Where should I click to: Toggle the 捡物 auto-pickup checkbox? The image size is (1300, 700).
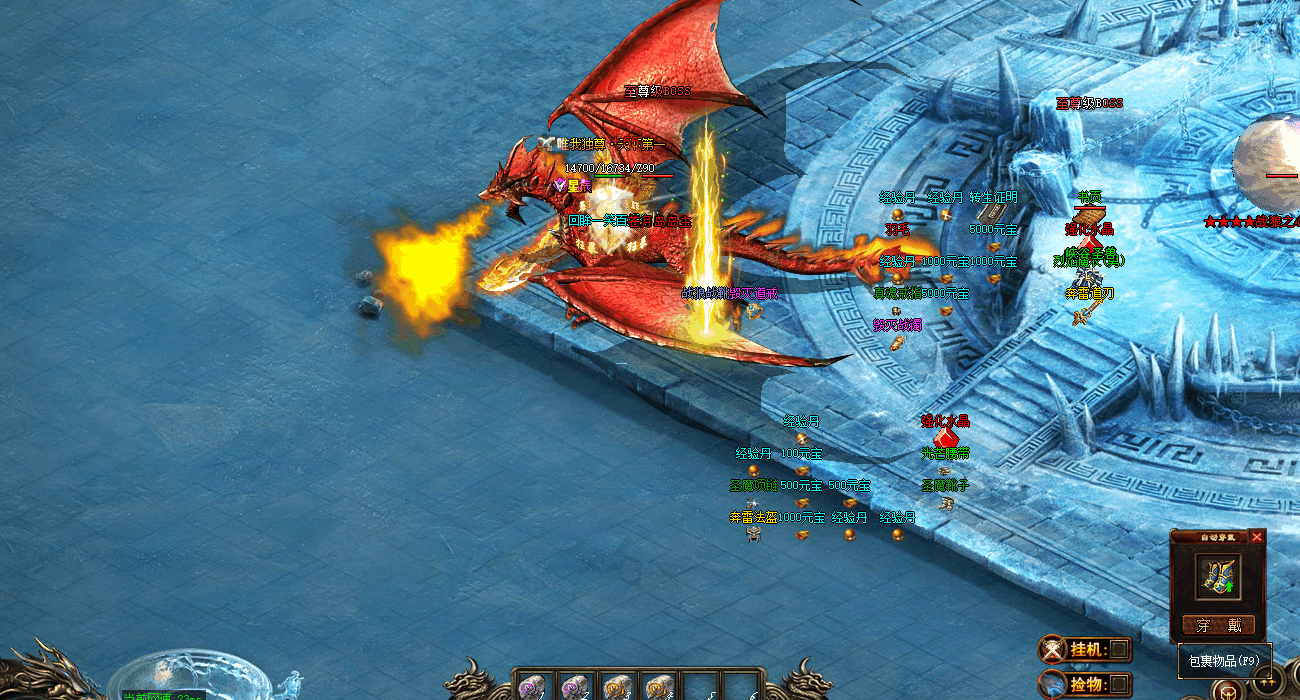[x=1119, y=684]
